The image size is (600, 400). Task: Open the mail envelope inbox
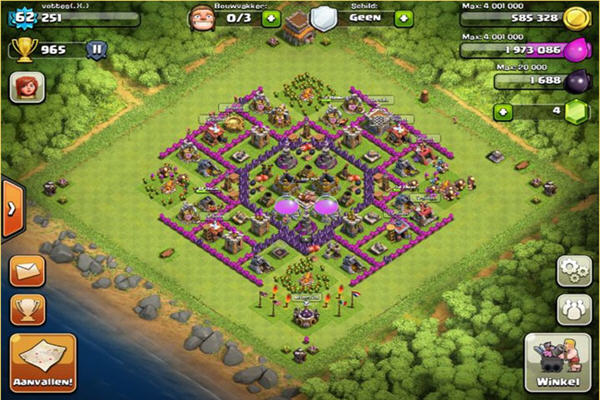pos(28,272)
